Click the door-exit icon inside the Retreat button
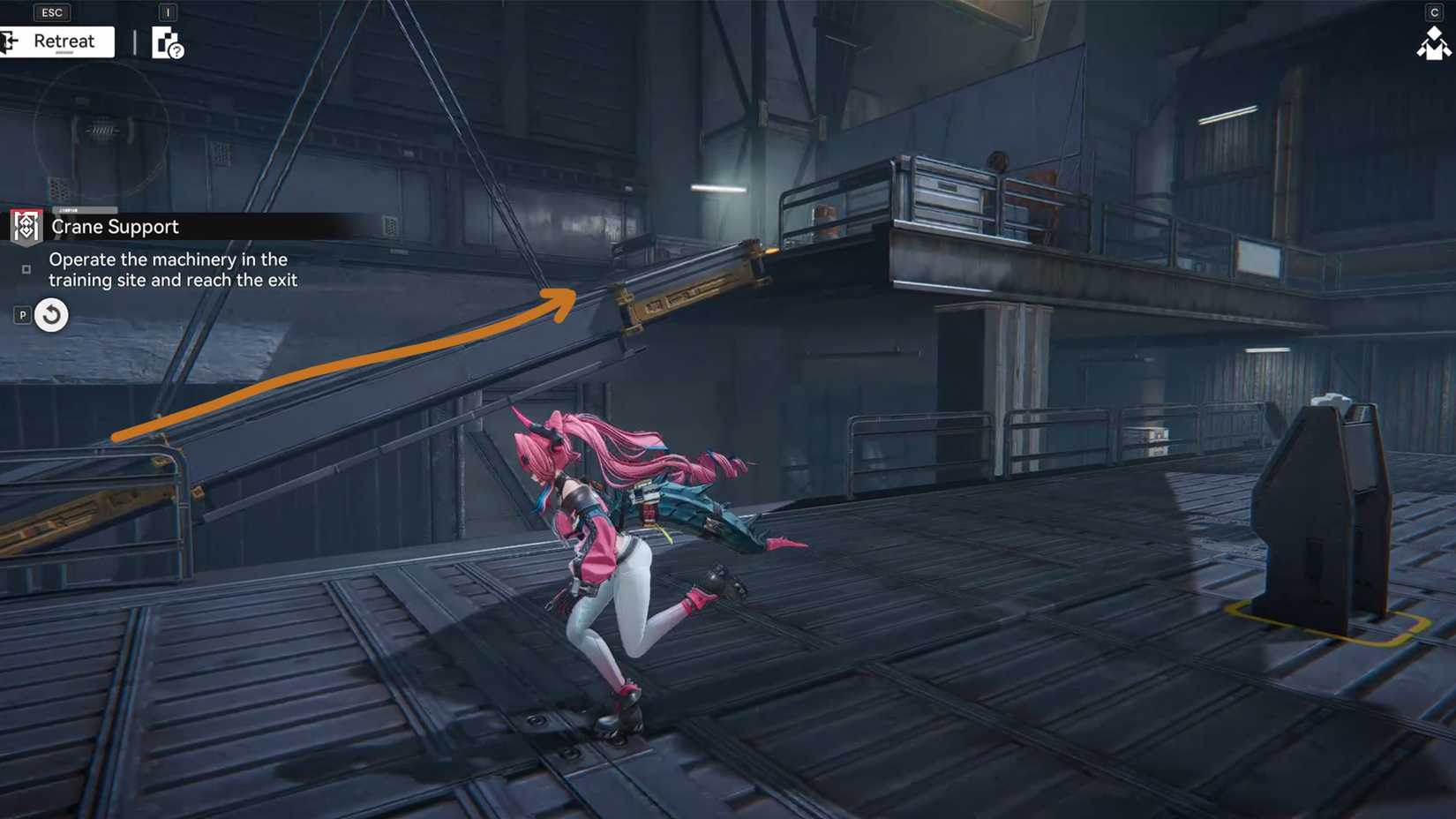This screenshot has height=819, width=1456. (10, 41)
